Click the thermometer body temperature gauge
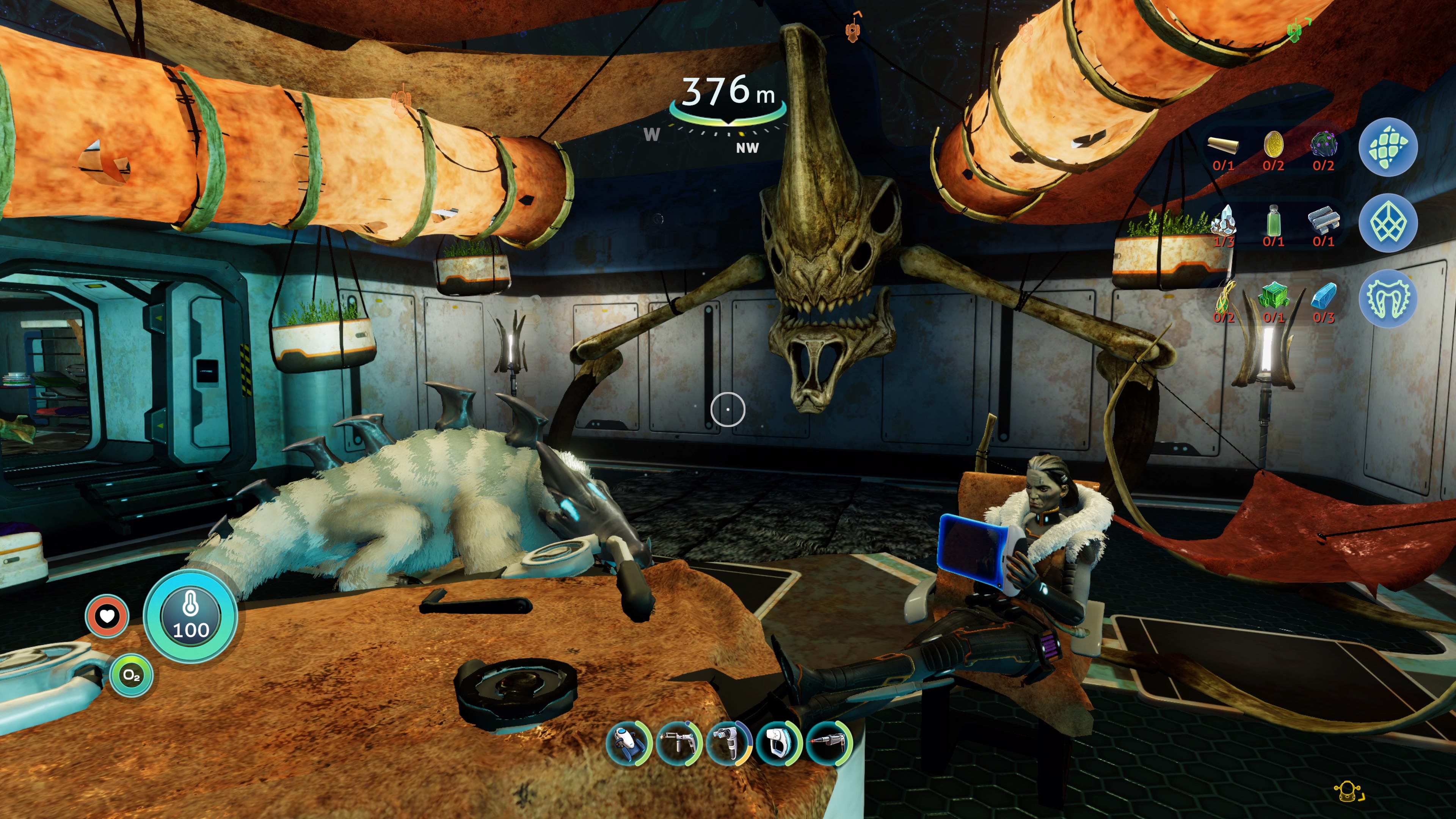 click(x=190, y=616)
